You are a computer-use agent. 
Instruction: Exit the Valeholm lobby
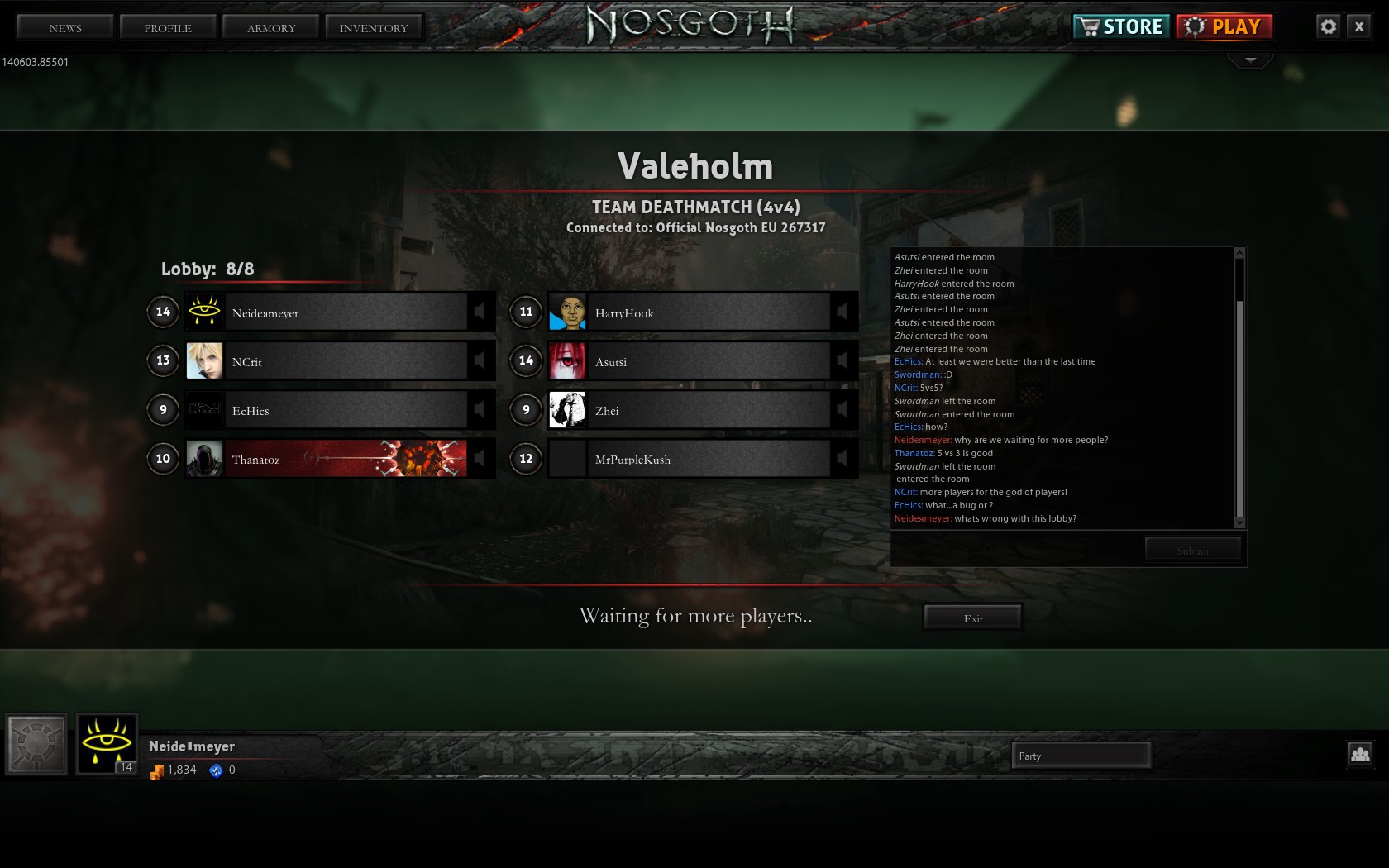(x=972, y=618)
